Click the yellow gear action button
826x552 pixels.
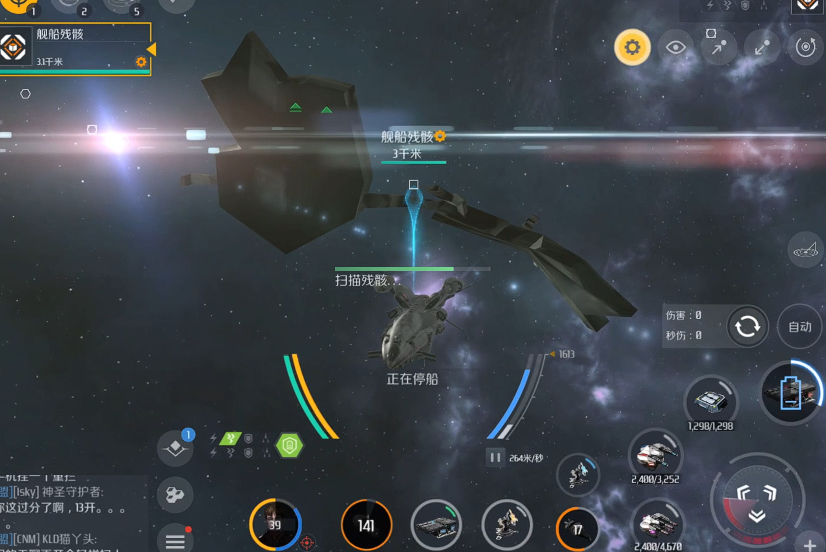coord(632,47)
